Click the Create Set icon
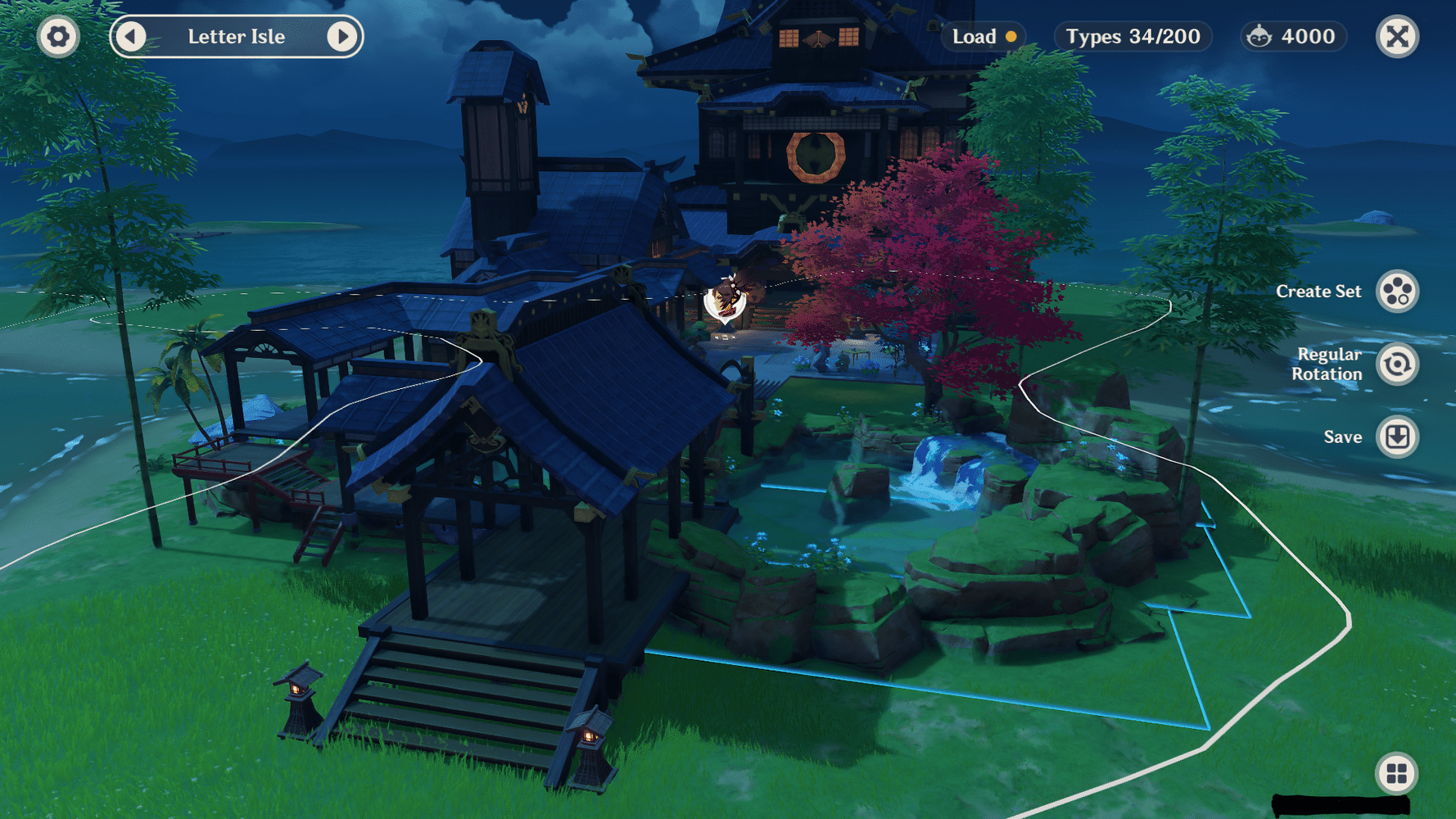The image size is (1456, 819). click(1397, 291)
